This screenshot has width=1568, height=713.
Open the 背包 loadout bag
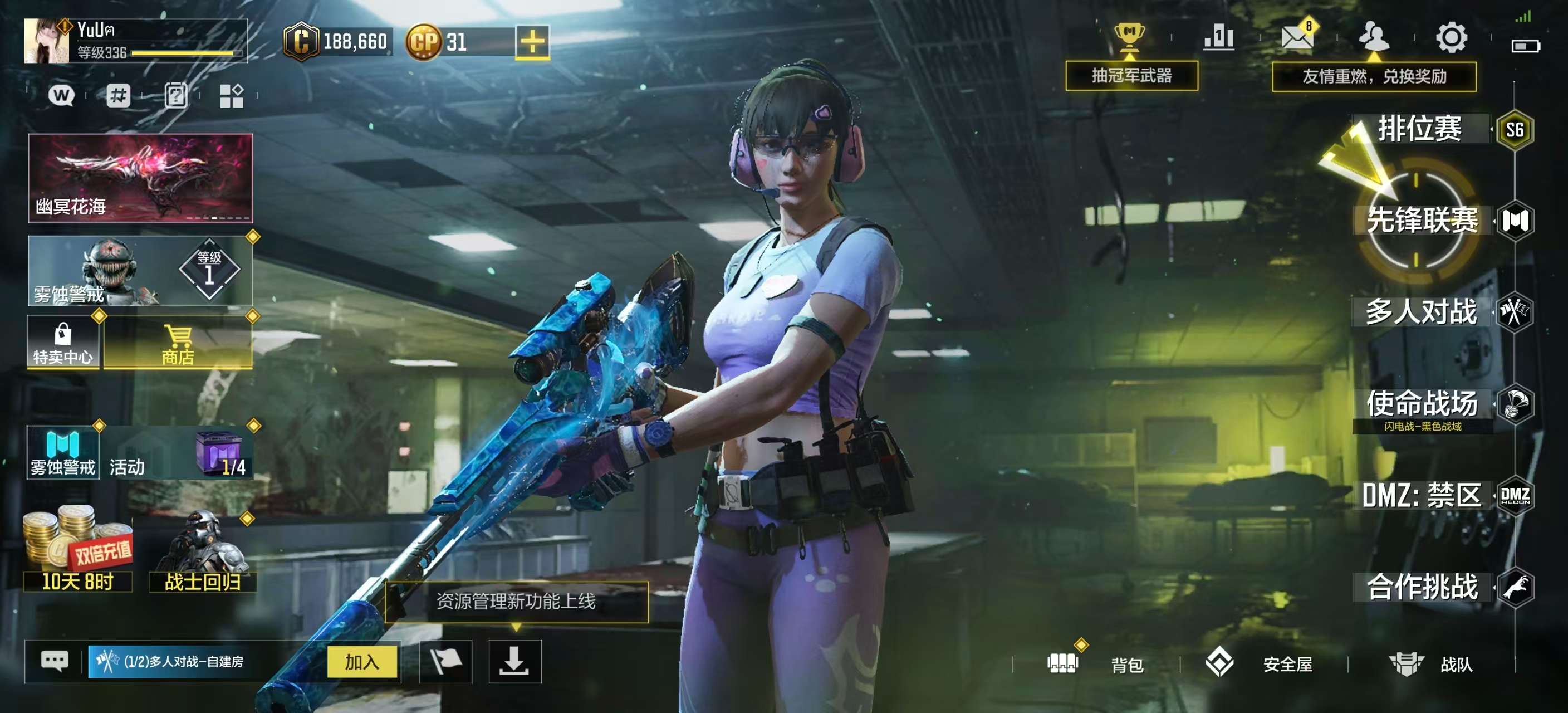tap(1096, 663)
